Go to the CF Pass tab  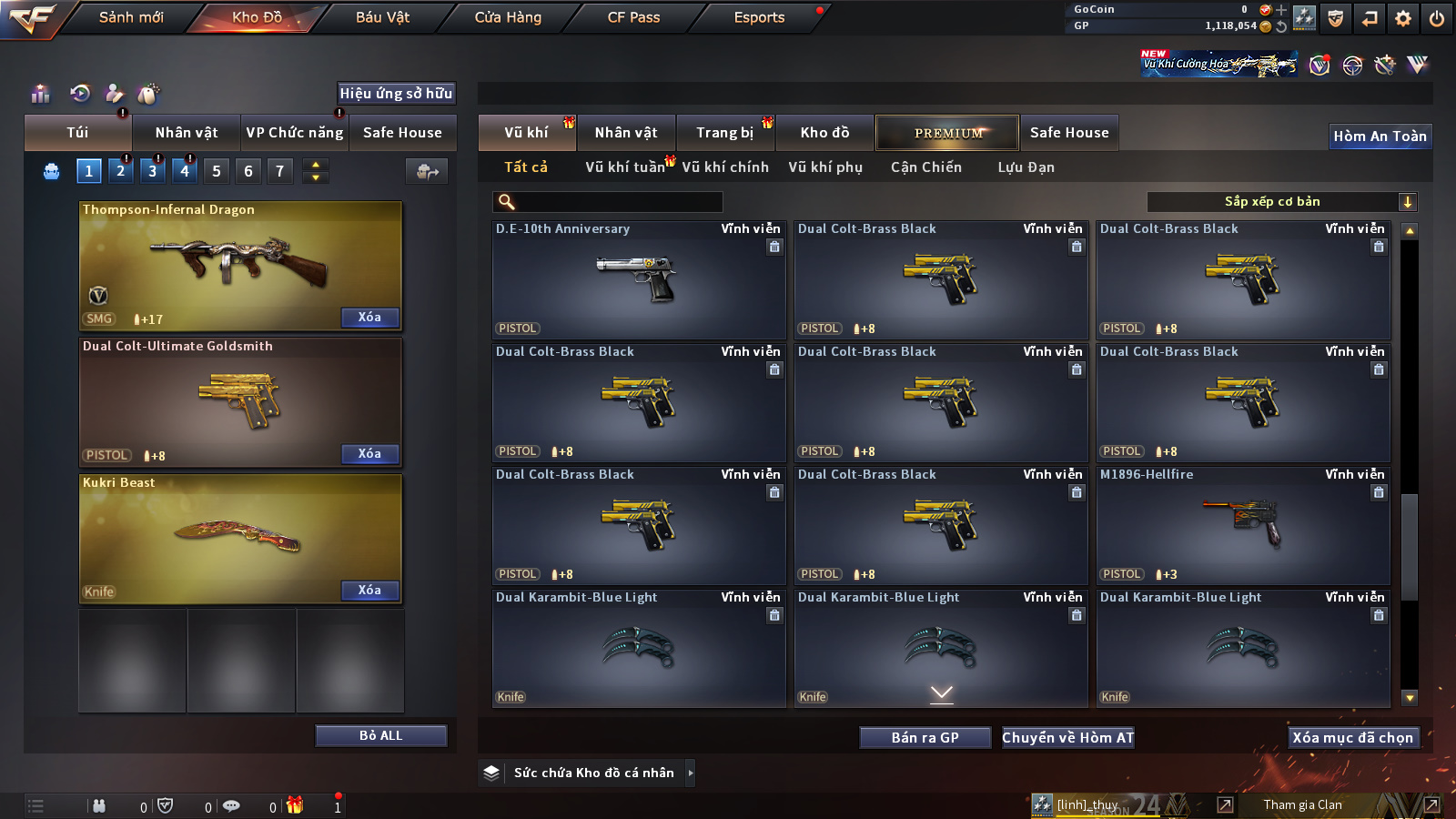(x=633, y=17)
